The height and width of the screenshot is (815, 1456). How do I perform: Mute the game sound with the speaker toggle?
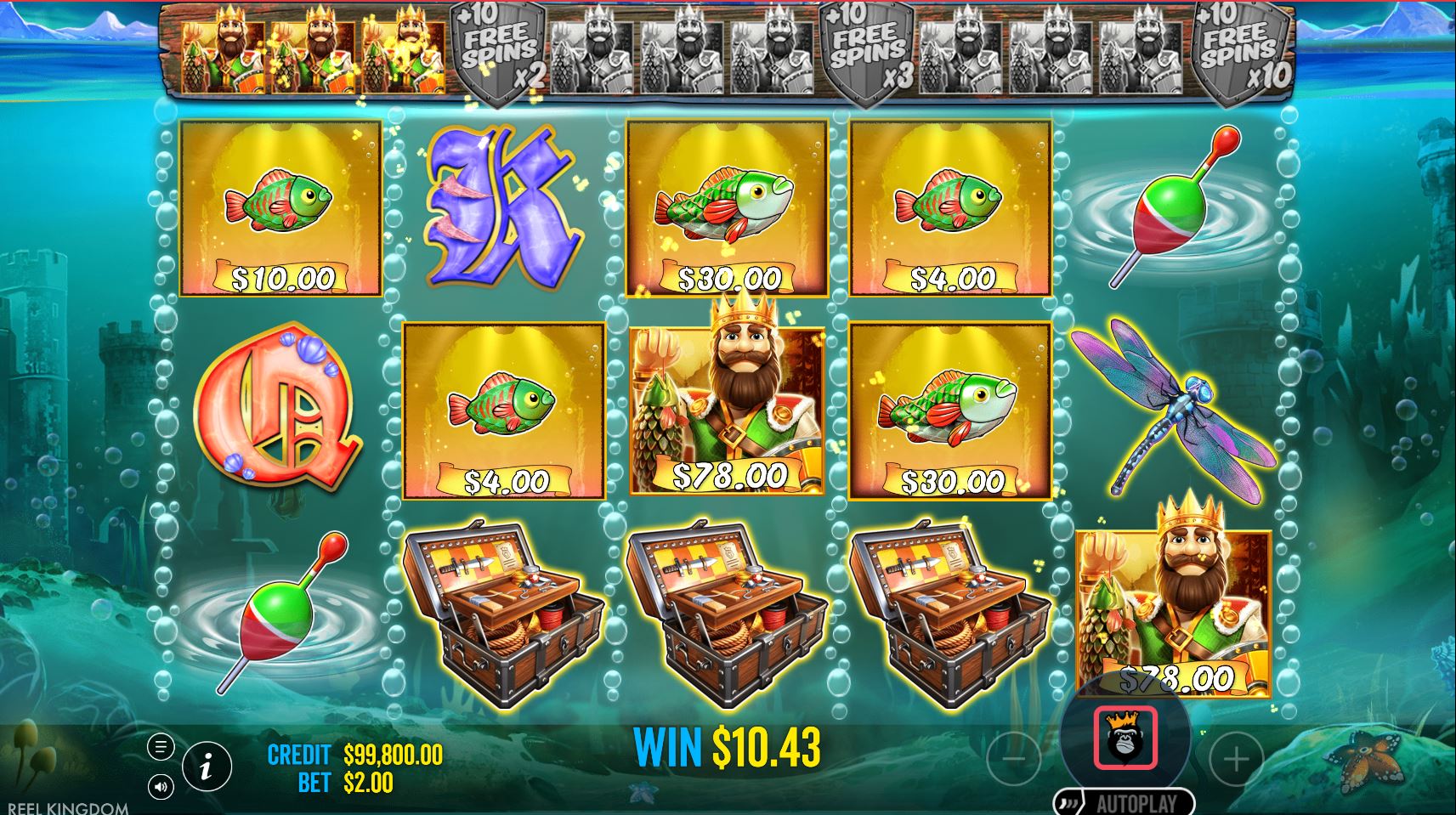(161, 787)
